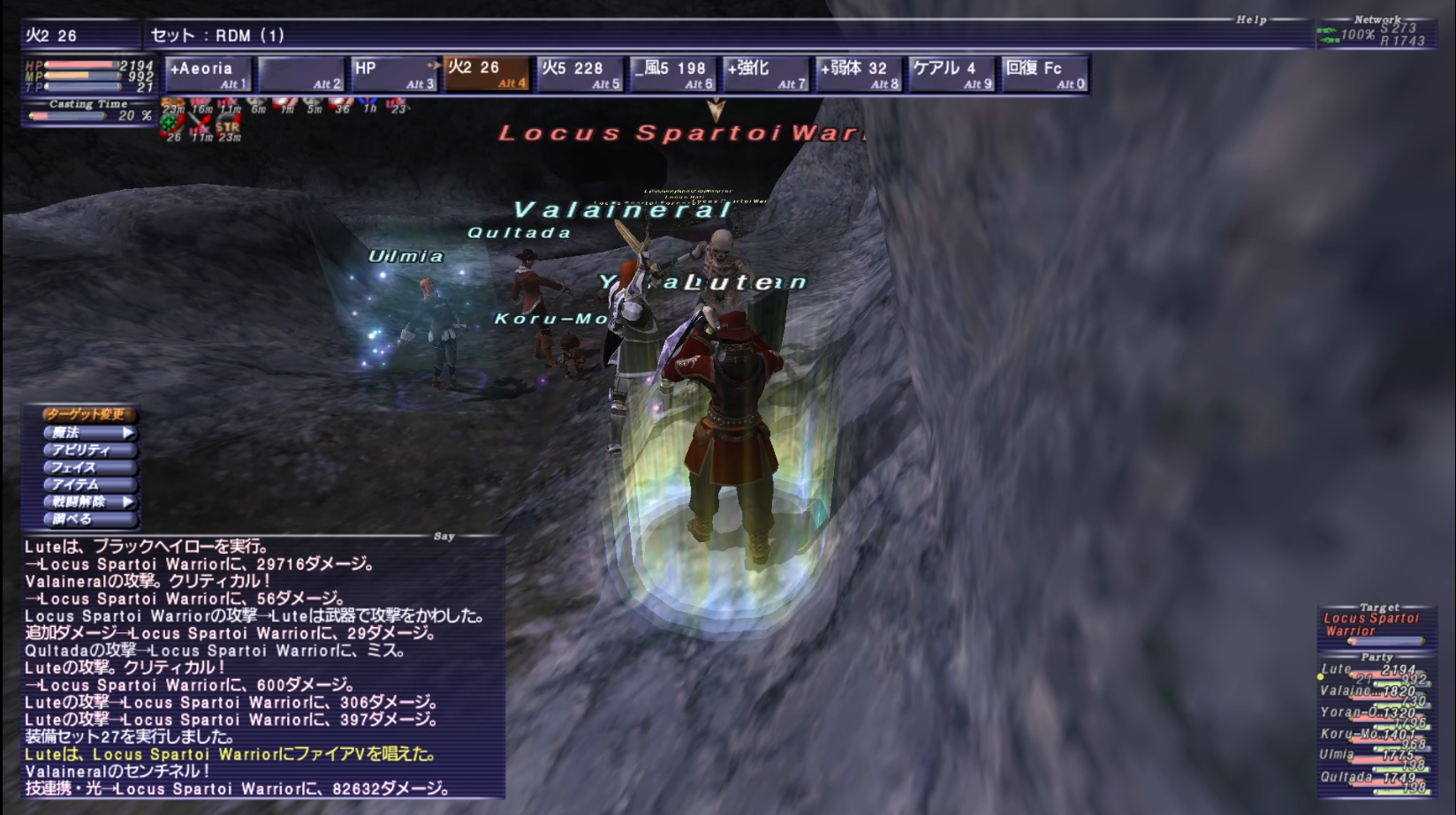Click the arrow indicator beside the HP macro slot
Screen dimensions: 1456x815
coord(436,64)
